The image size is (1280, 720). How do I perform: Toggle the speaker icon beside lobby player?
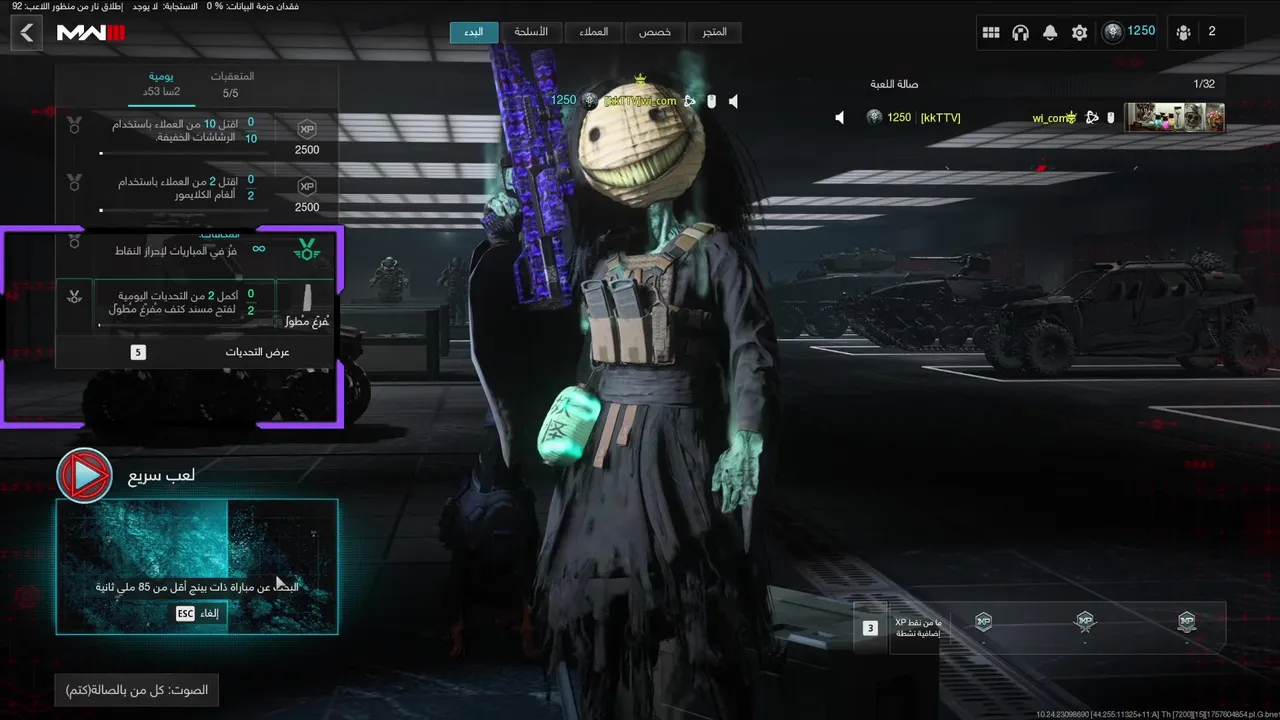[x=840, y=118]
